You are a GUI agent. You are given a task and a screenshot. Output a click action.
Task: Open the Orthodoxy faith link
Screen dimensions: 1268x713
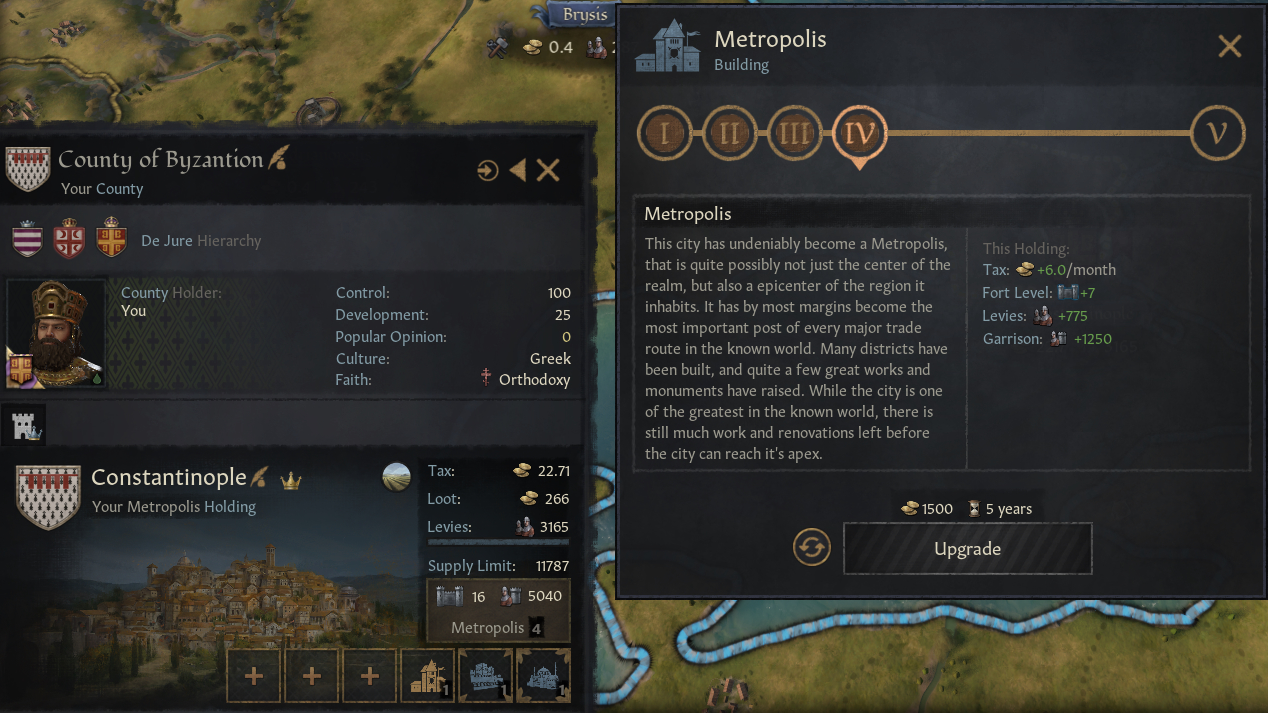tap(534, 380)
